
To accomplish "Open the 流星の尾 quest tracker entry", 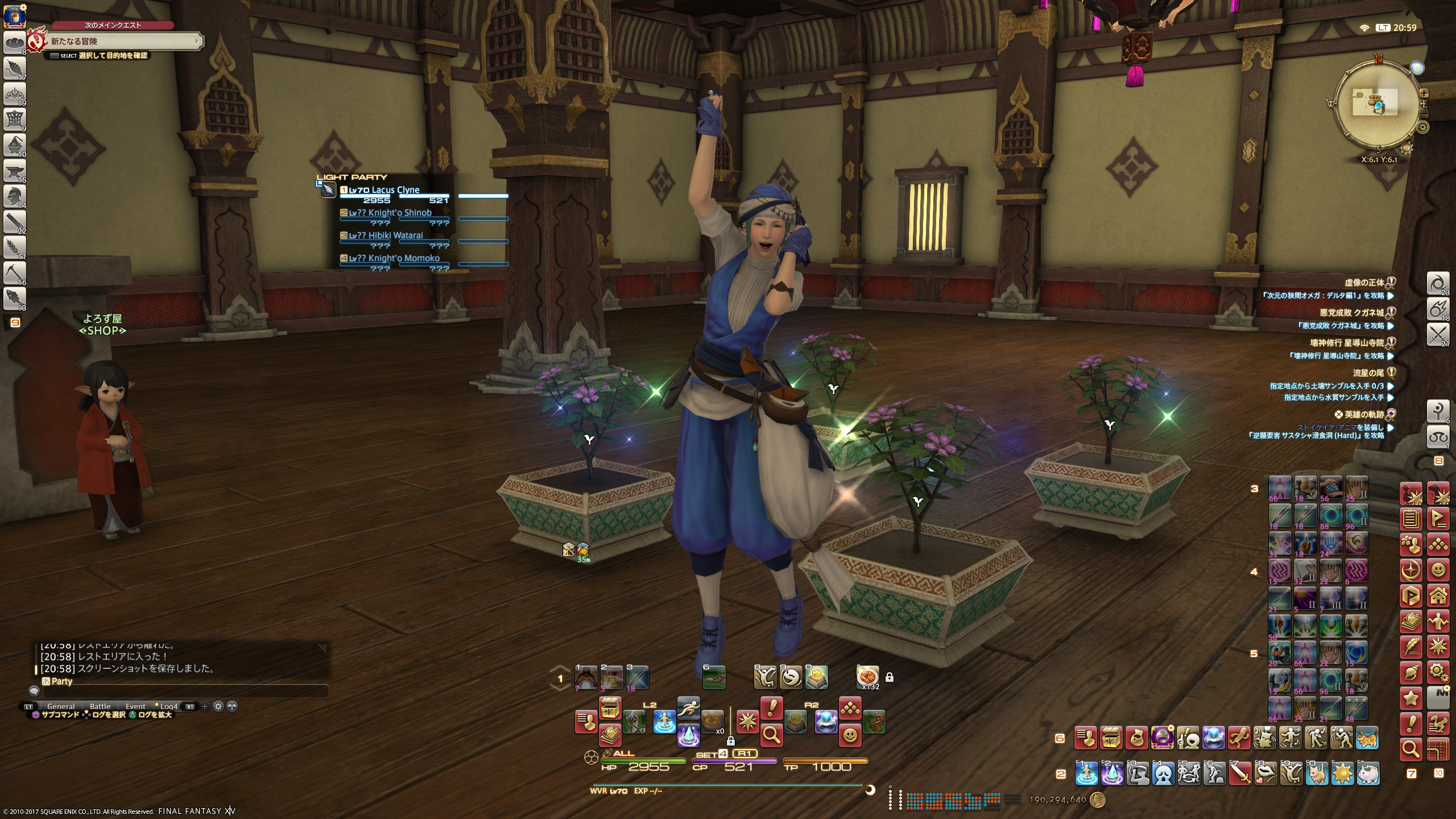I will coord(1368,373).
